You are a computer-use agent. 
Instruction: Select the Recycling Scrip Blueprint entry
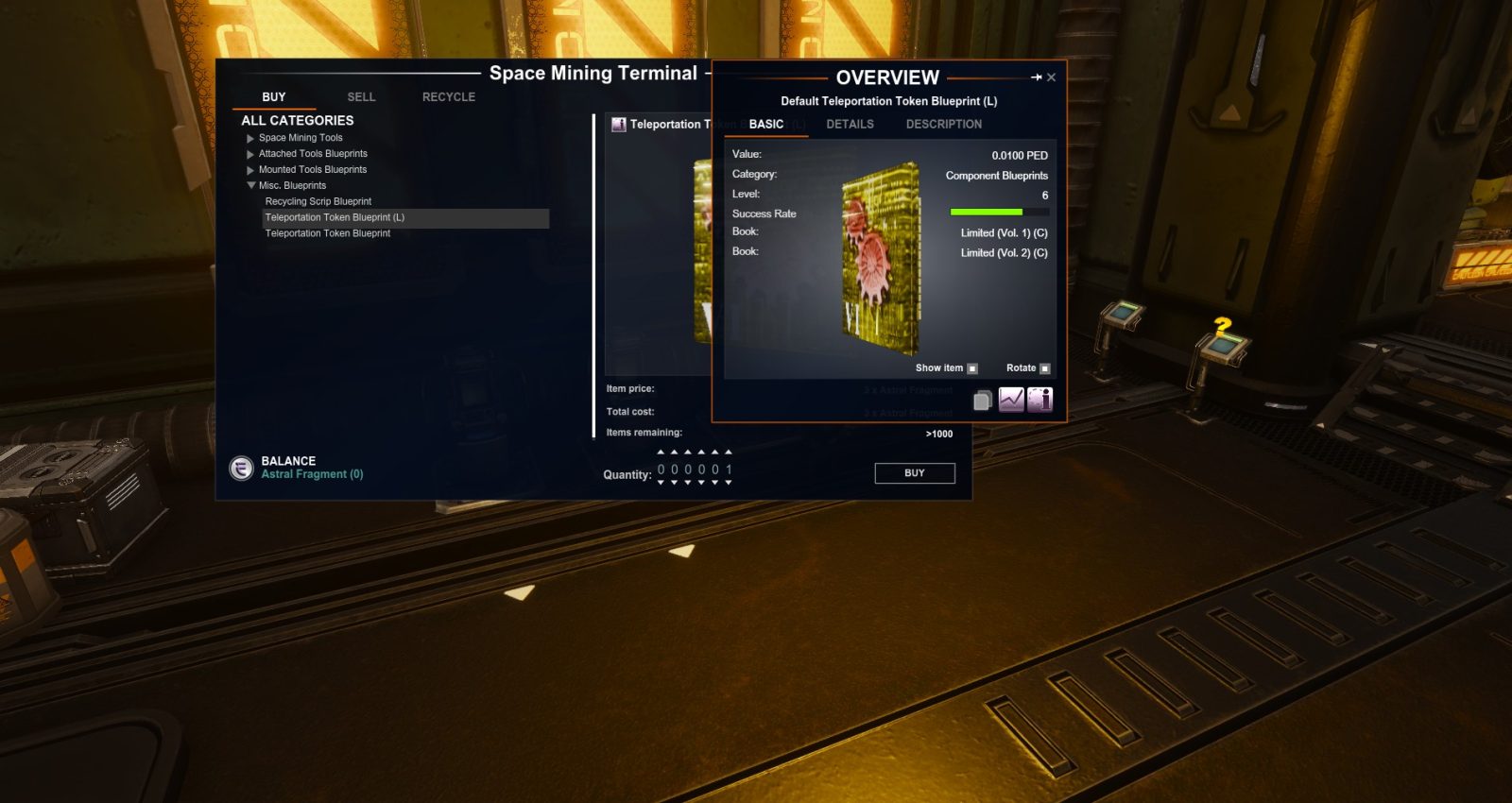tap(318, 201)
